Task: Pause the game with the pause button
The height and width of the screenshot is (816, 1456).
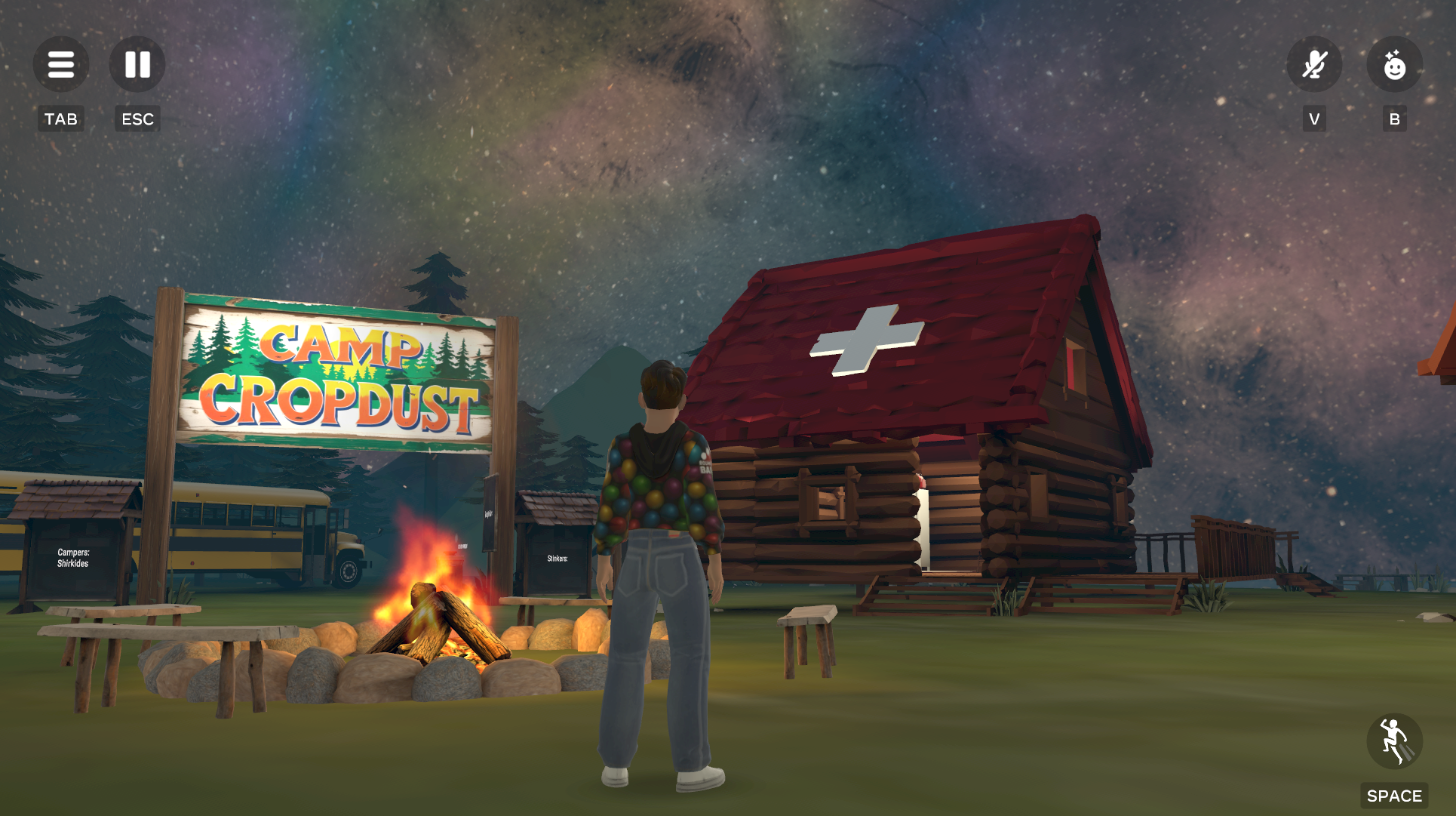Action: pos(137,65)
